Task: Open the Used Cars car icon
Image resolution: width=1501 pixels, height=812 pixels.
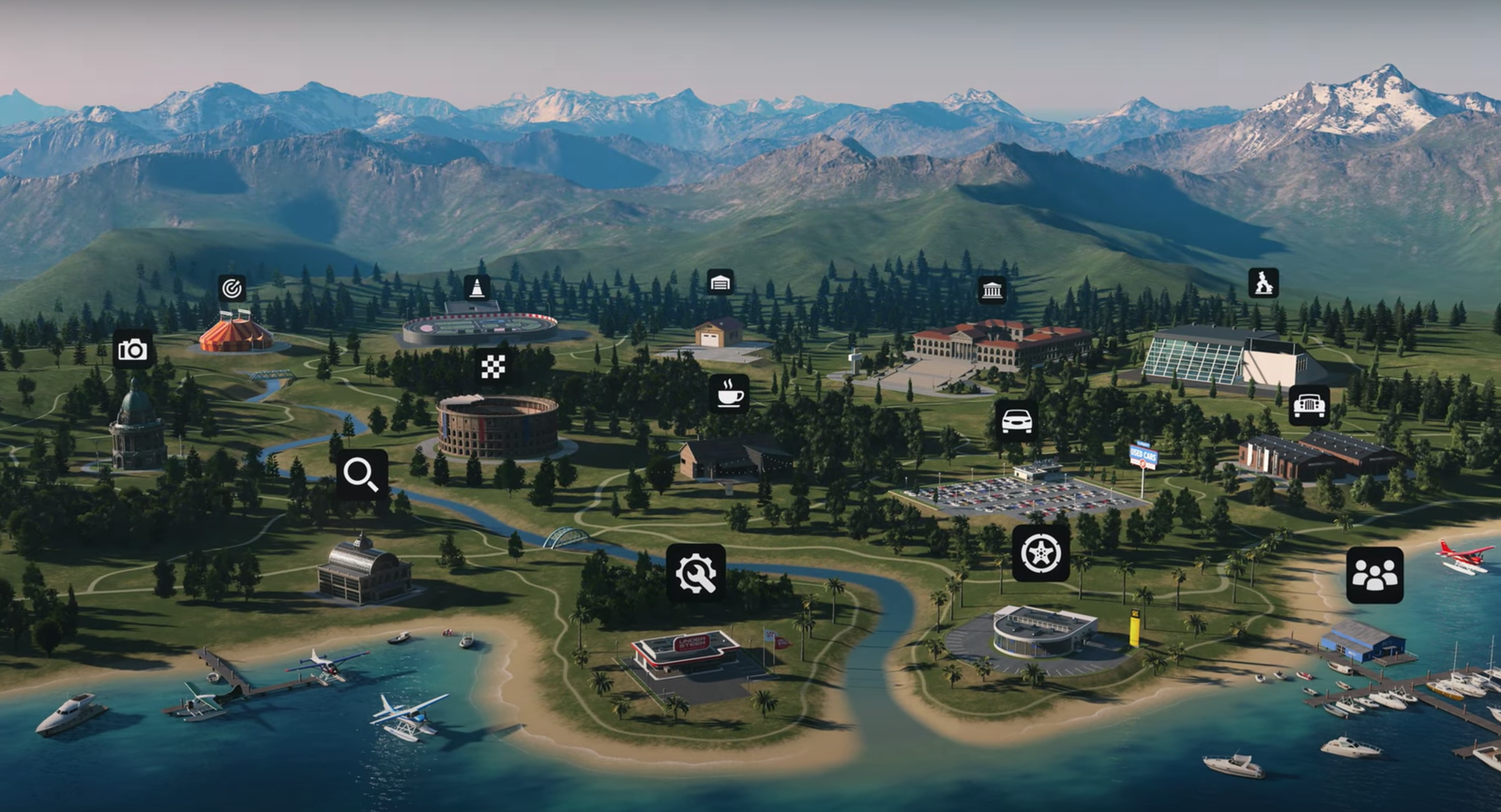Action: tap(1016, 421)
